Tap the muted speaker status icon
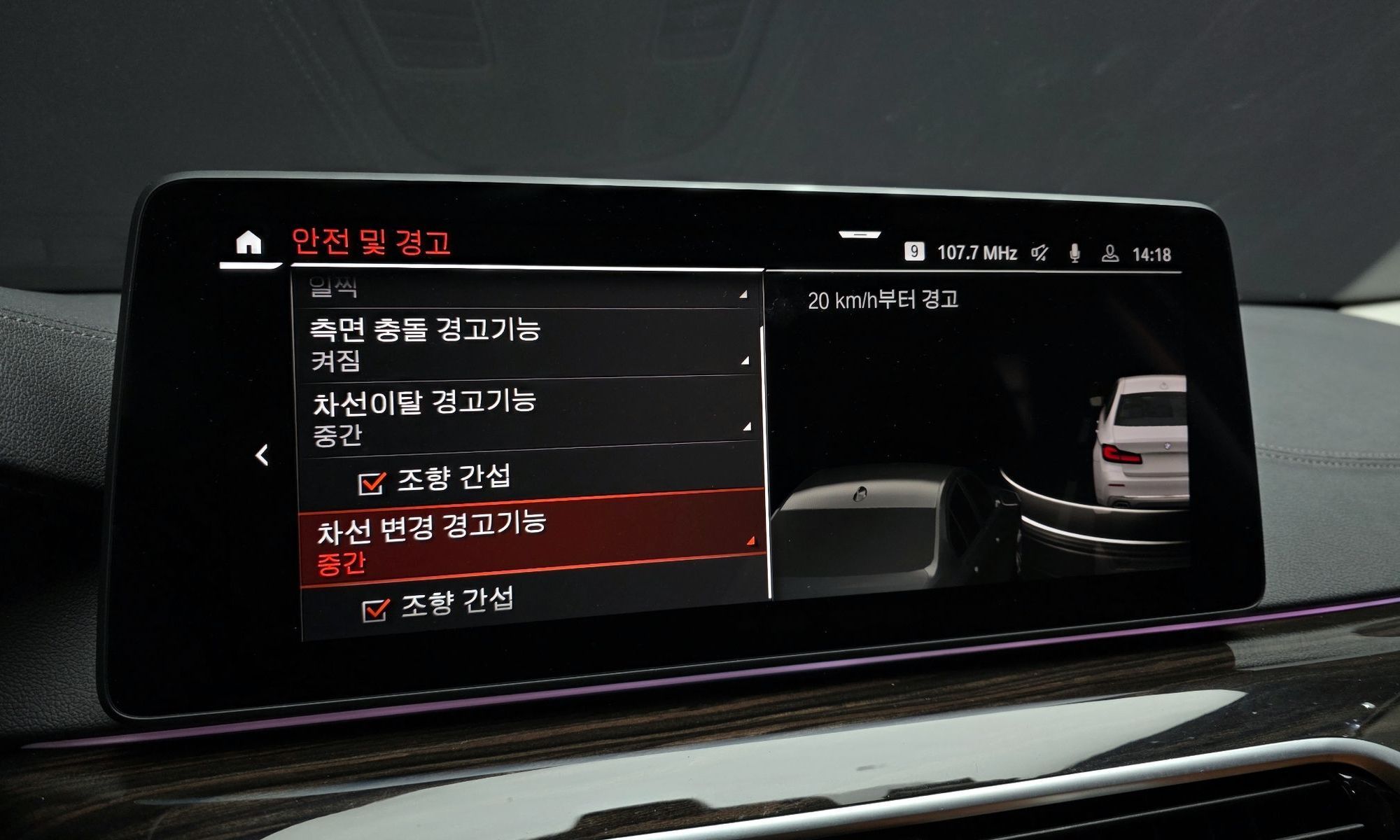1400x840 pixels. (1040, 253)
